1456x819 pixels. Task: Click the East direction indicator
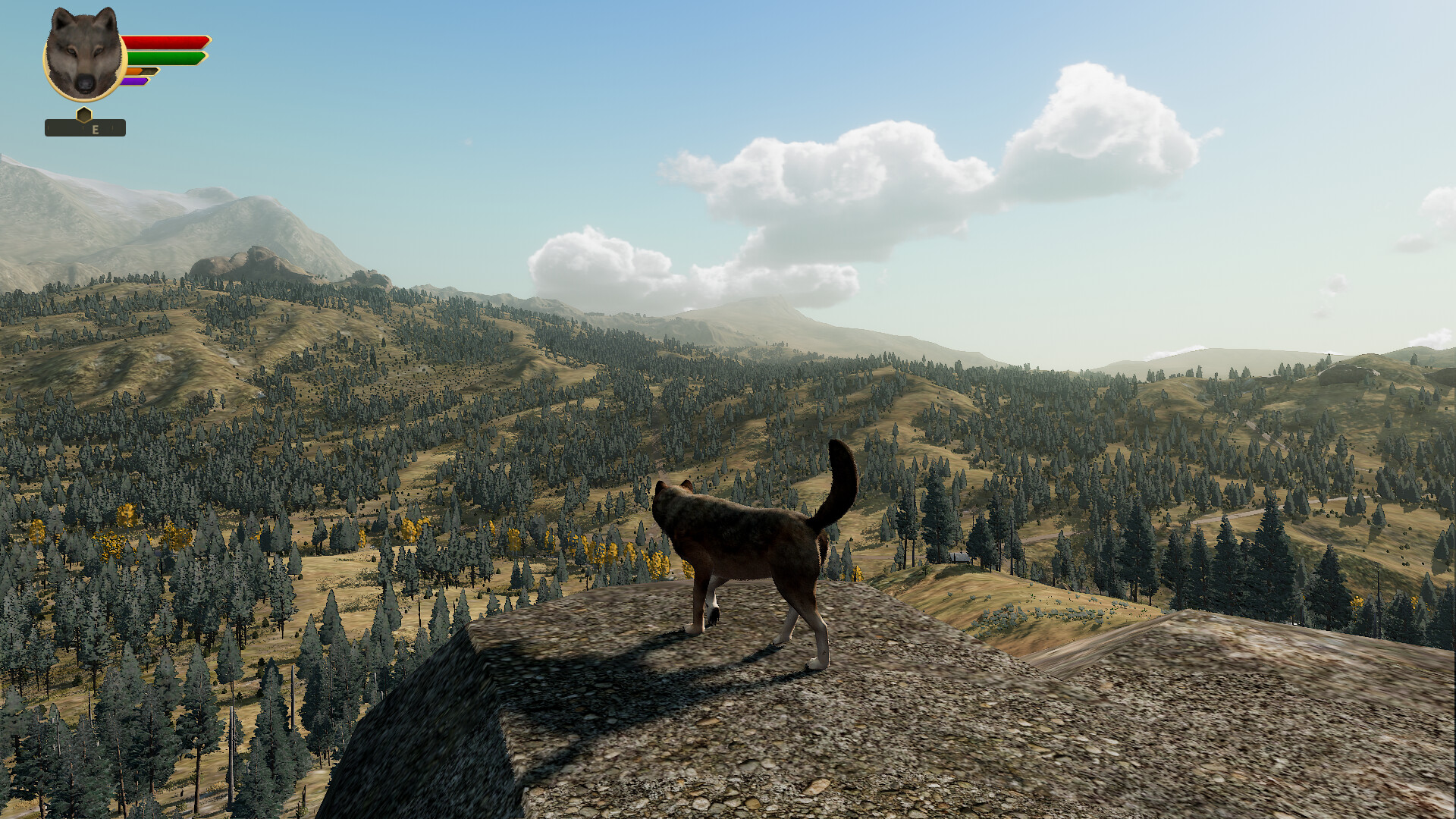click(x=95, y=128)
